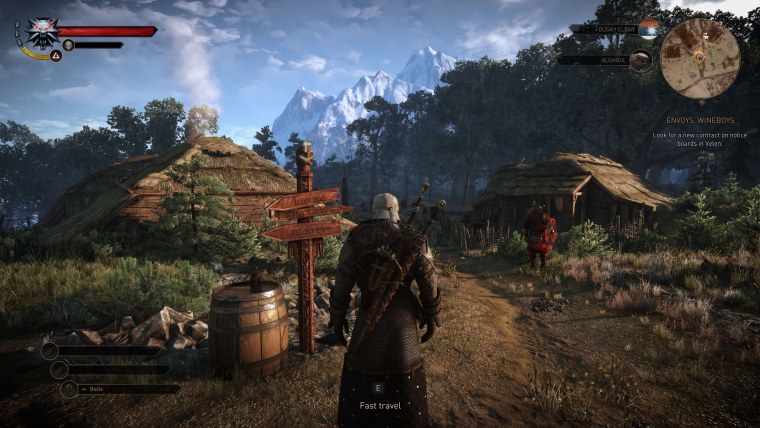Image resolution: width=760 pixels, height=428 pixels.
Task: Click the Dusk/Clear weather icon
Action: pos(649,29)
